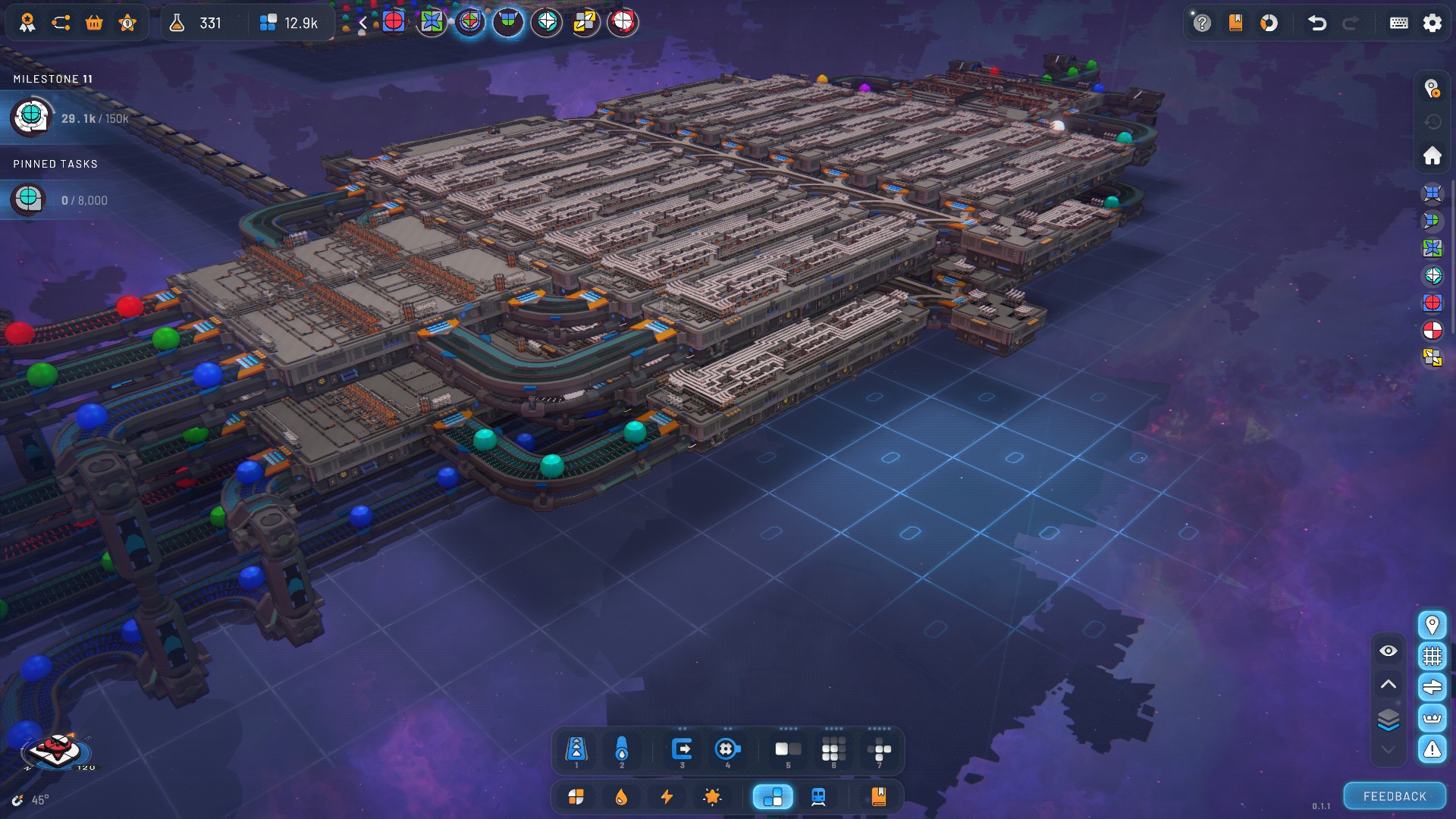Viewport: 1456px width, 819px height.
Task: Select the Milestone 11 shape goal
Action: [30, 118]
